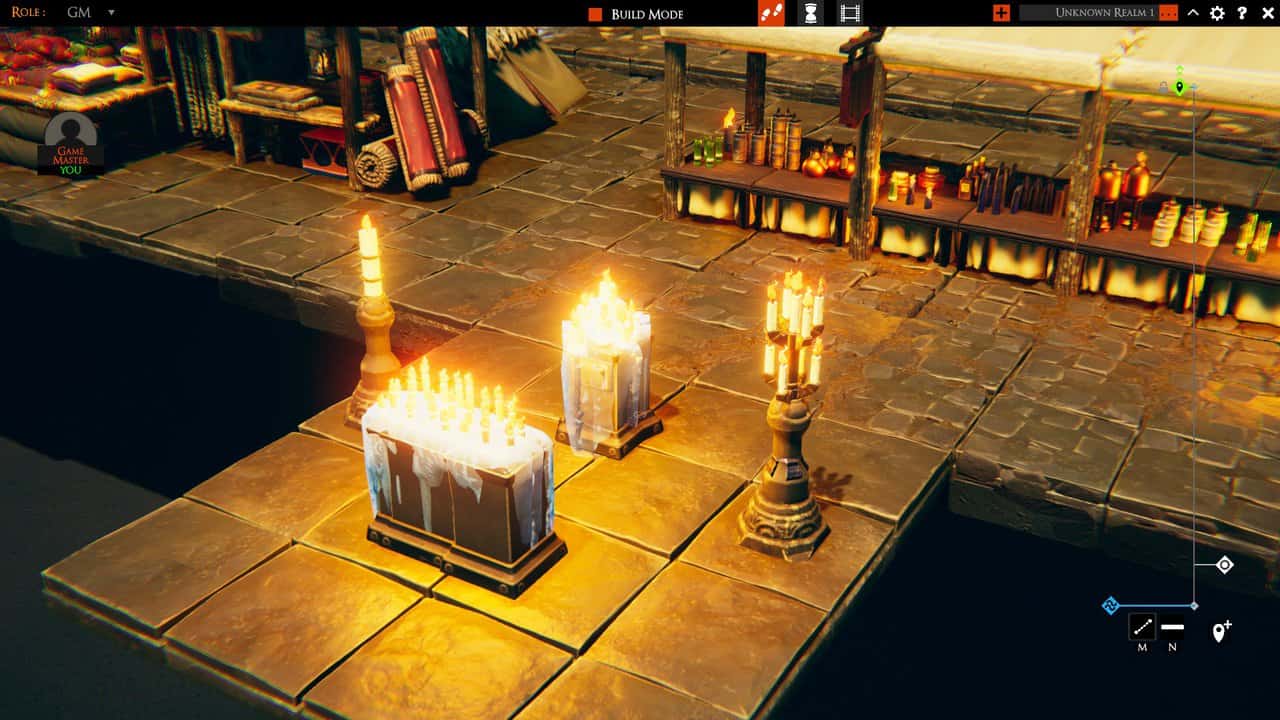1280x720 pixels.
Task: Choose the flat line tool labeled N
Action: (x=1173, y=627)
